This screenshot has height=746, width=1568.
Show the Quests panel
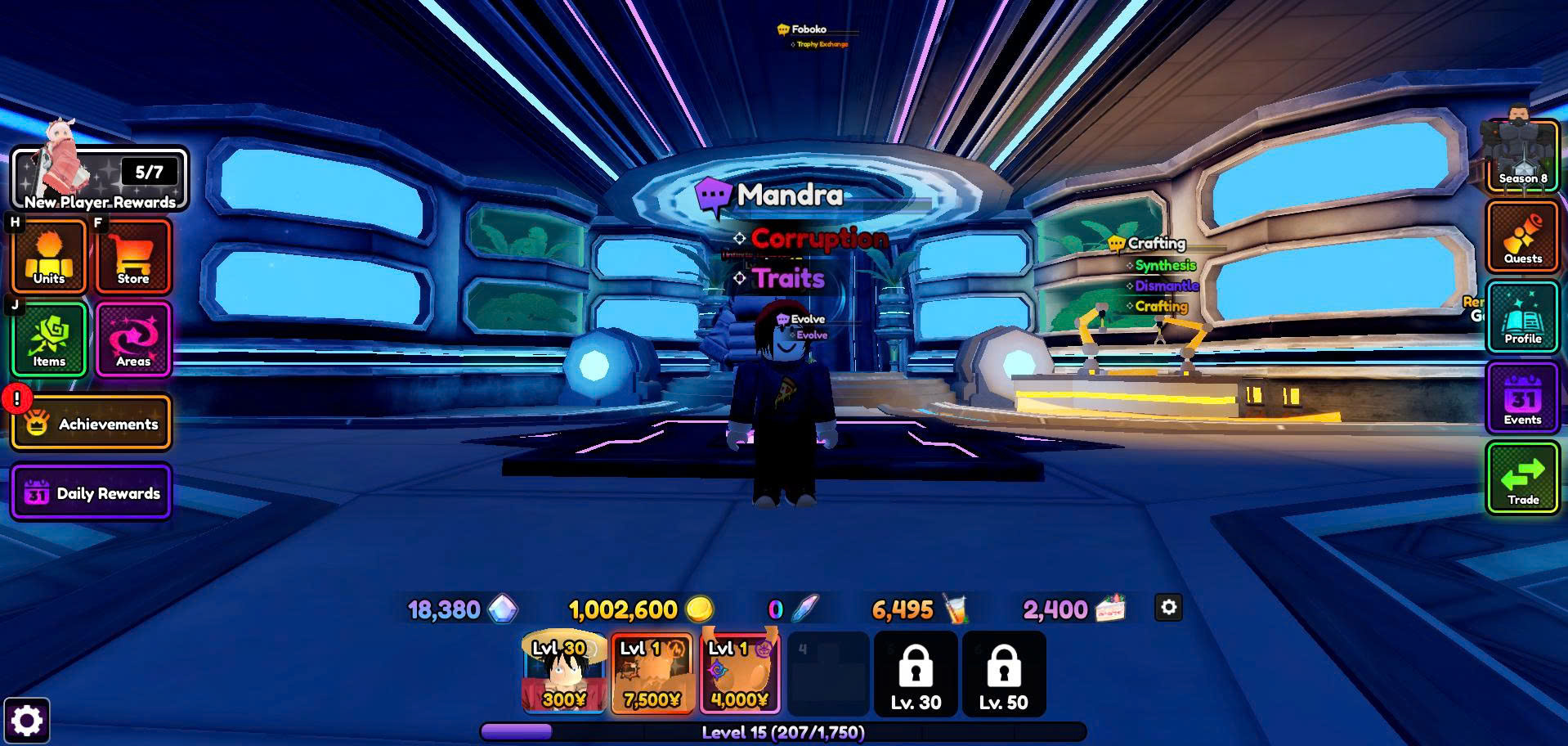click(1522, 237)
